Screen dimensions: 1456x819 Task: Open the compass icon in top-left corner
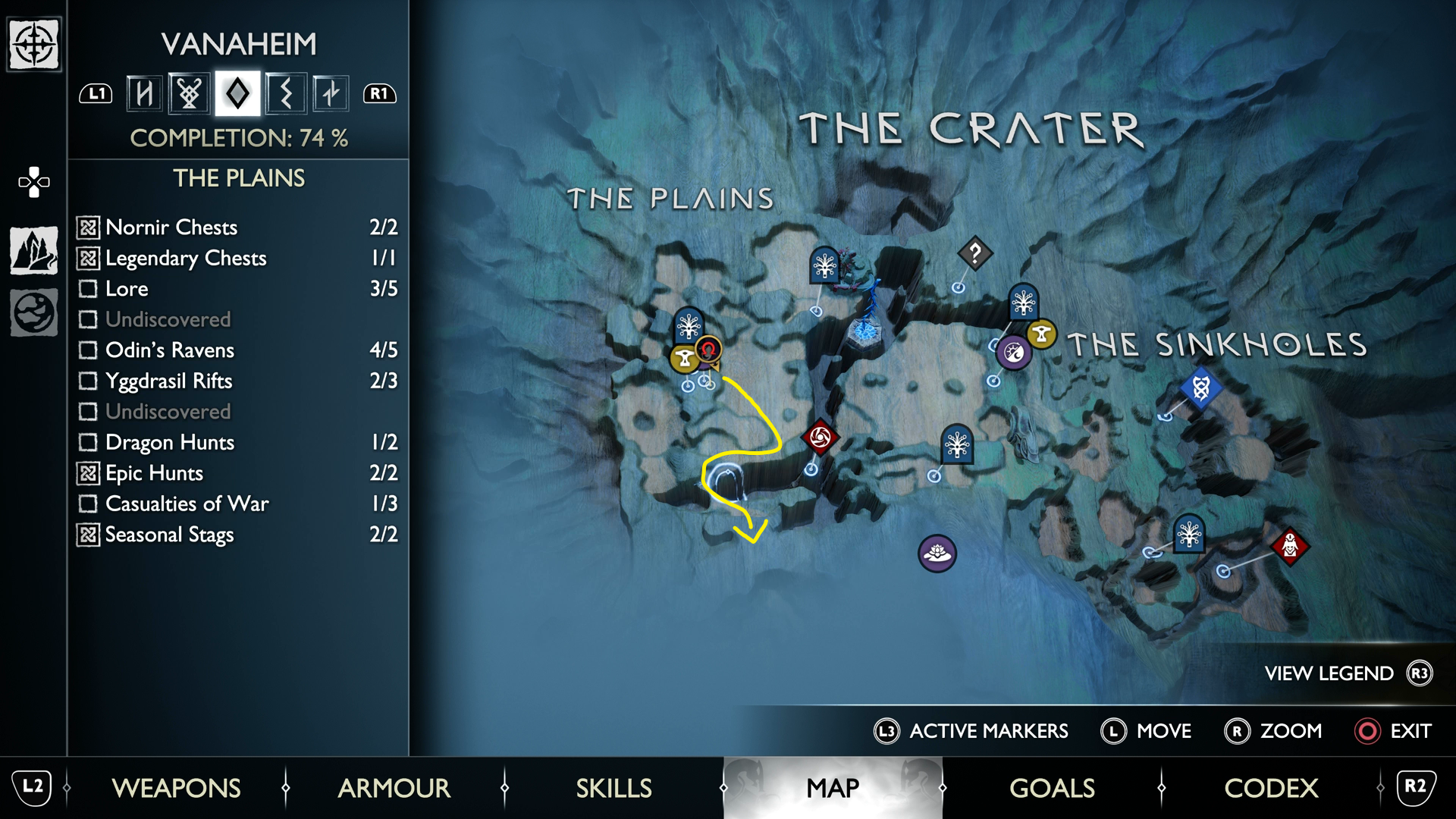(x=34, y=44)
